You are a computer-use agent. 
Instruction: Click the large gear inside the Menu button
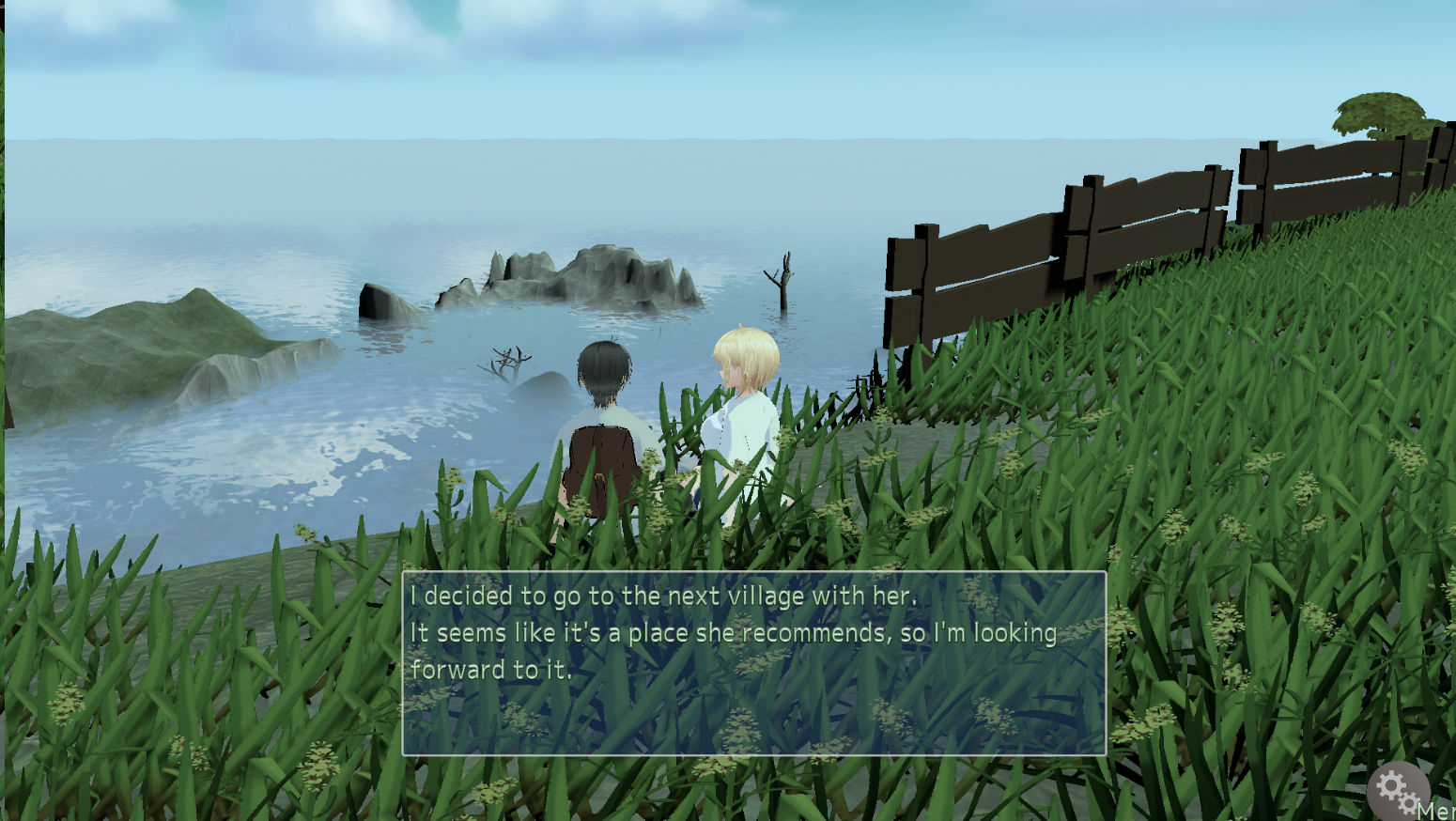pyautogui.click(x=1389, y=787)
